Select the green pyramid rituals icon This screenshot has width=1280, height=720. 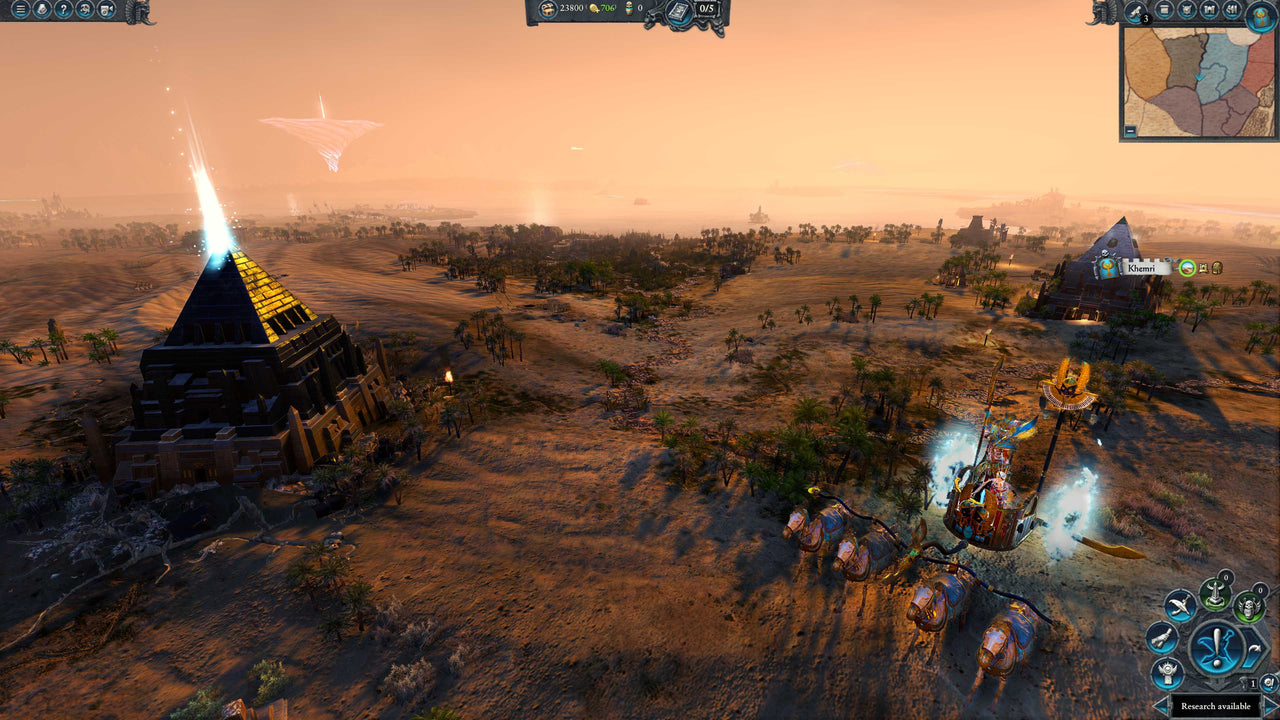[x=1214, y=596]
